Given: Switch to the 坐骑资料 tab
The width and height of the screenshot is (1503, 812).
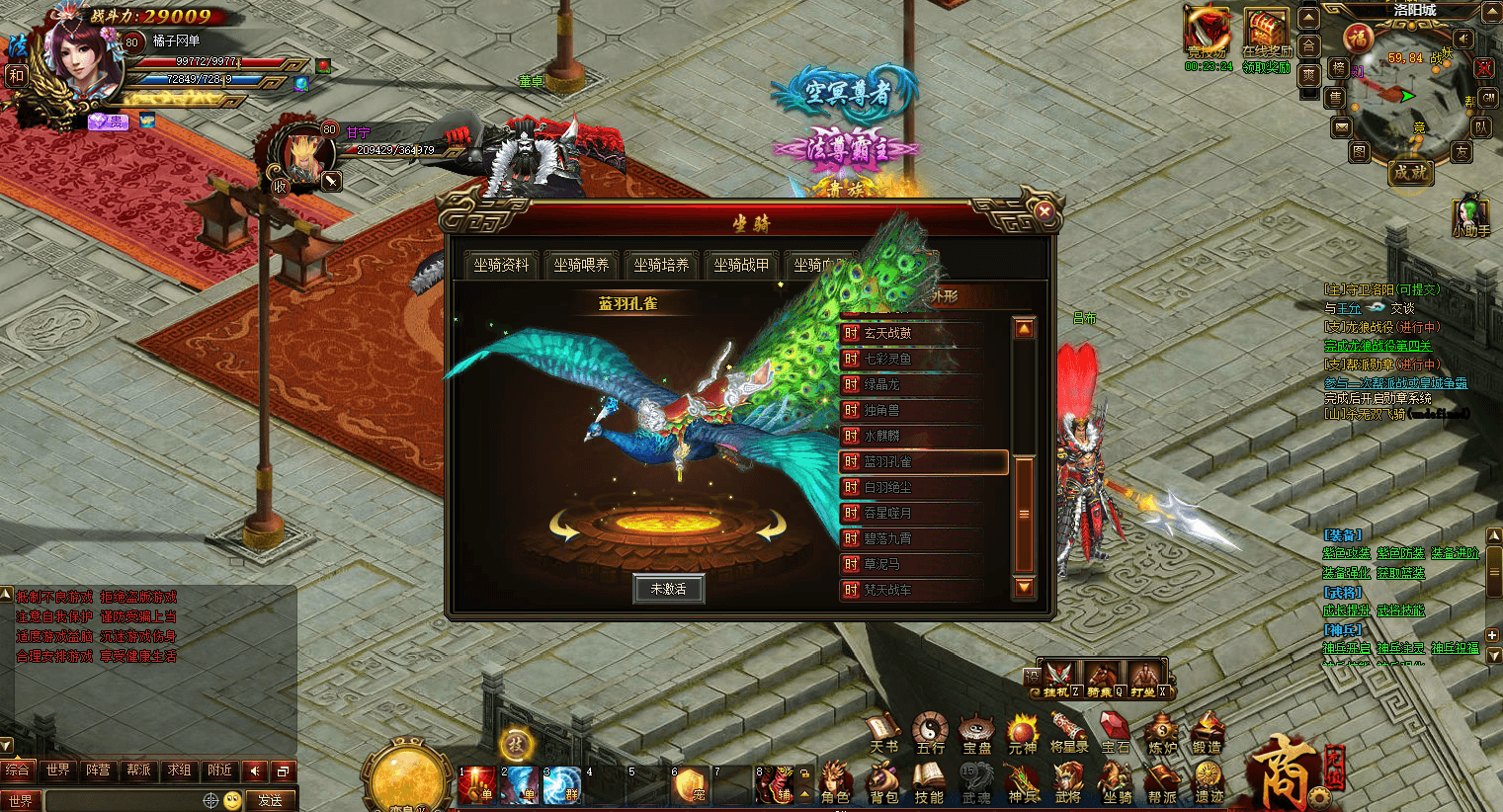Looking at the screenshot, I should point(501,265).
